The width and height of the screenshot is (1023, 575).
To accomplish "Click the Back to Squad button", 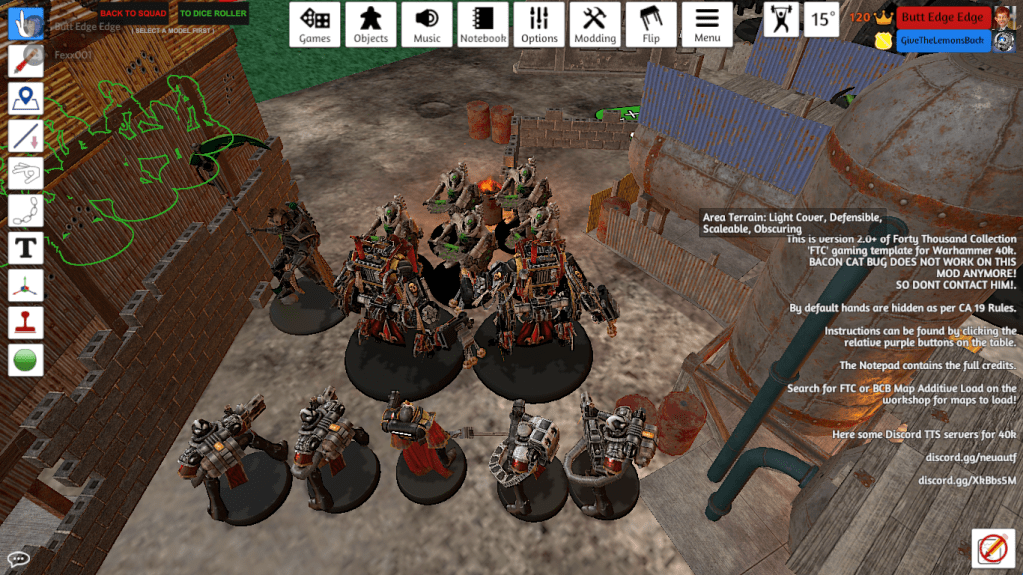I will coord(133,14).
